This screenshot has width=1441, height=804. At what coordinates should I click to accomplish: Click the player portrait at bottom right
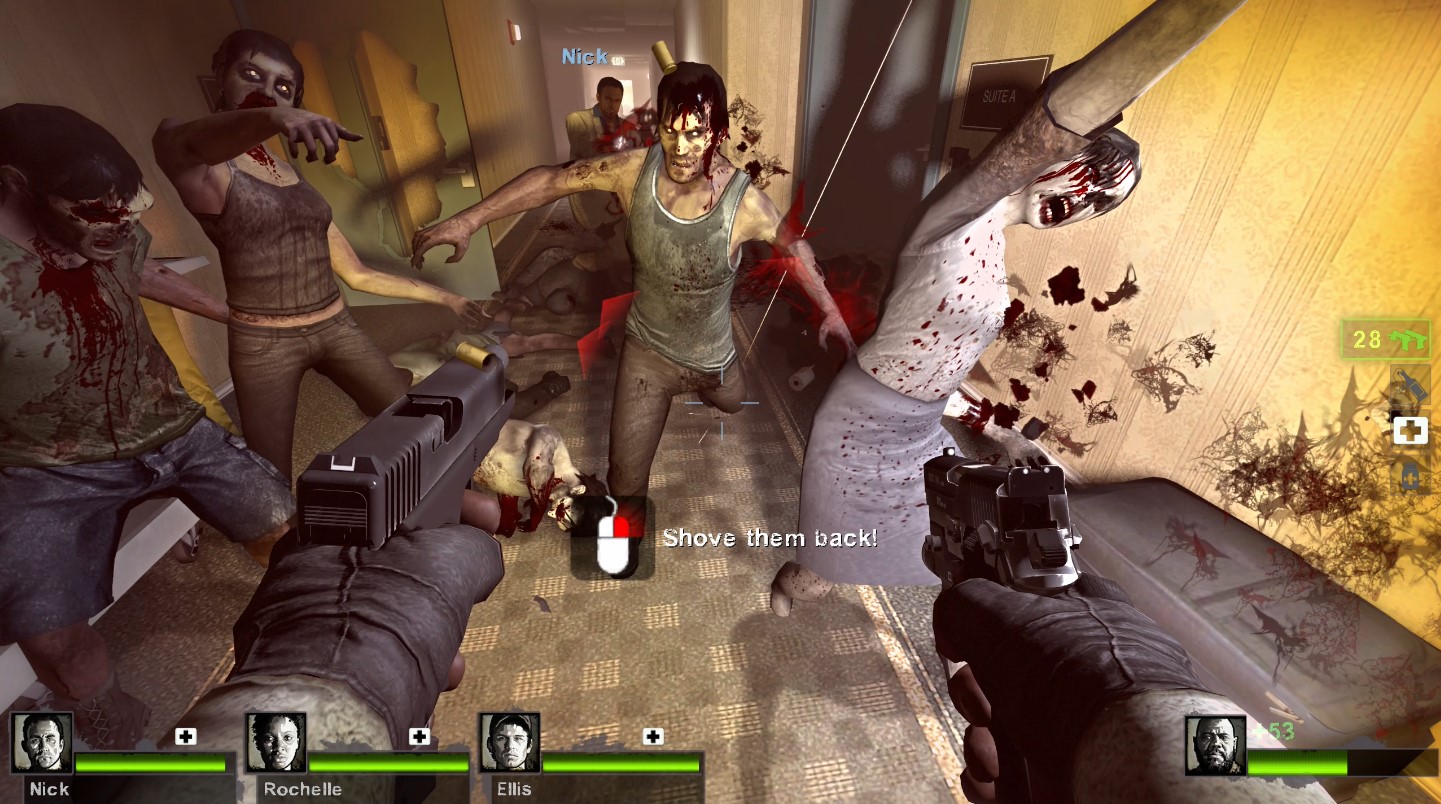(x=1216, y=745)
